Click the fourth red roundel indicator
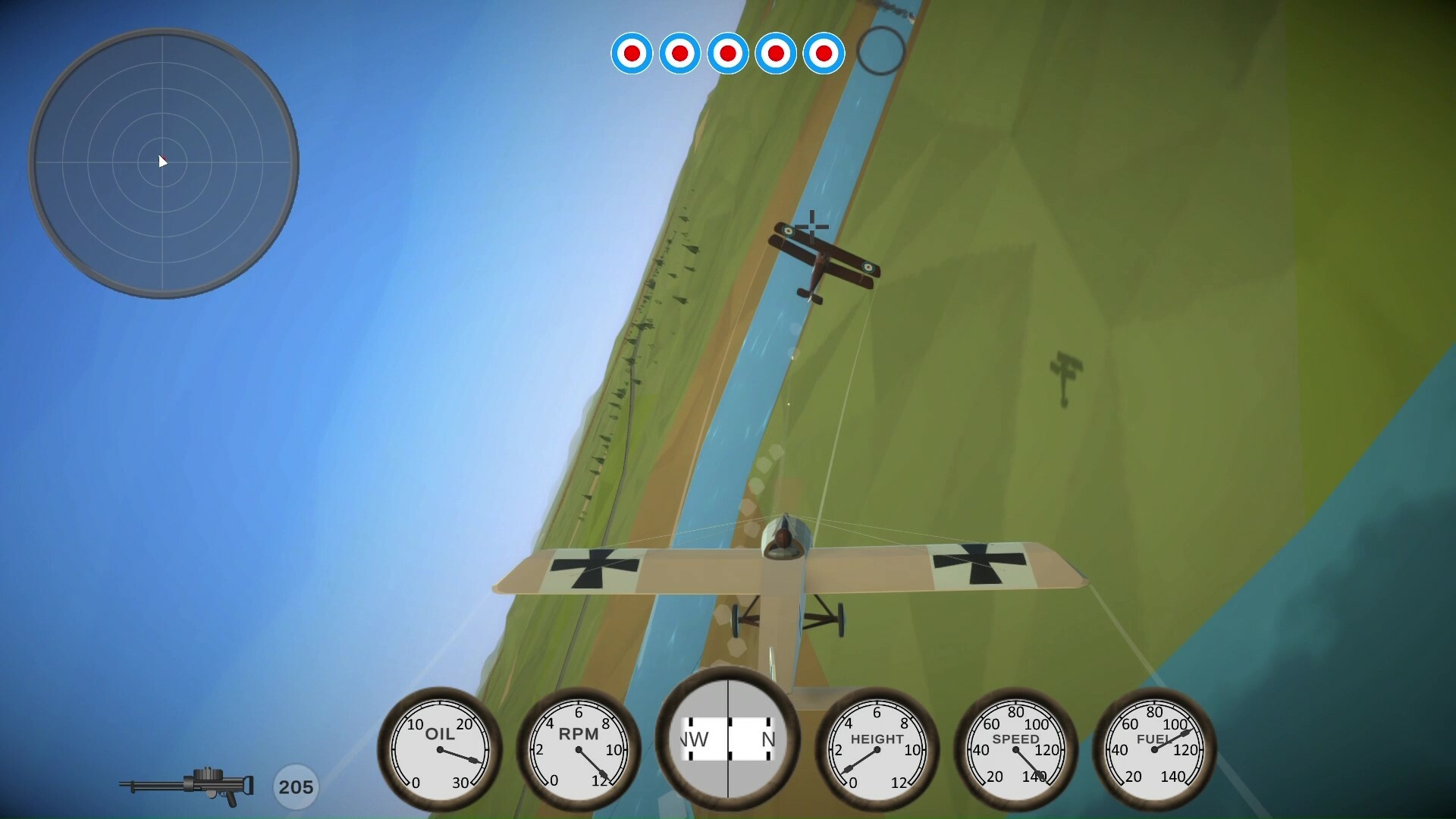Screen dimensions: 1456x819 [x=776, y=54]
